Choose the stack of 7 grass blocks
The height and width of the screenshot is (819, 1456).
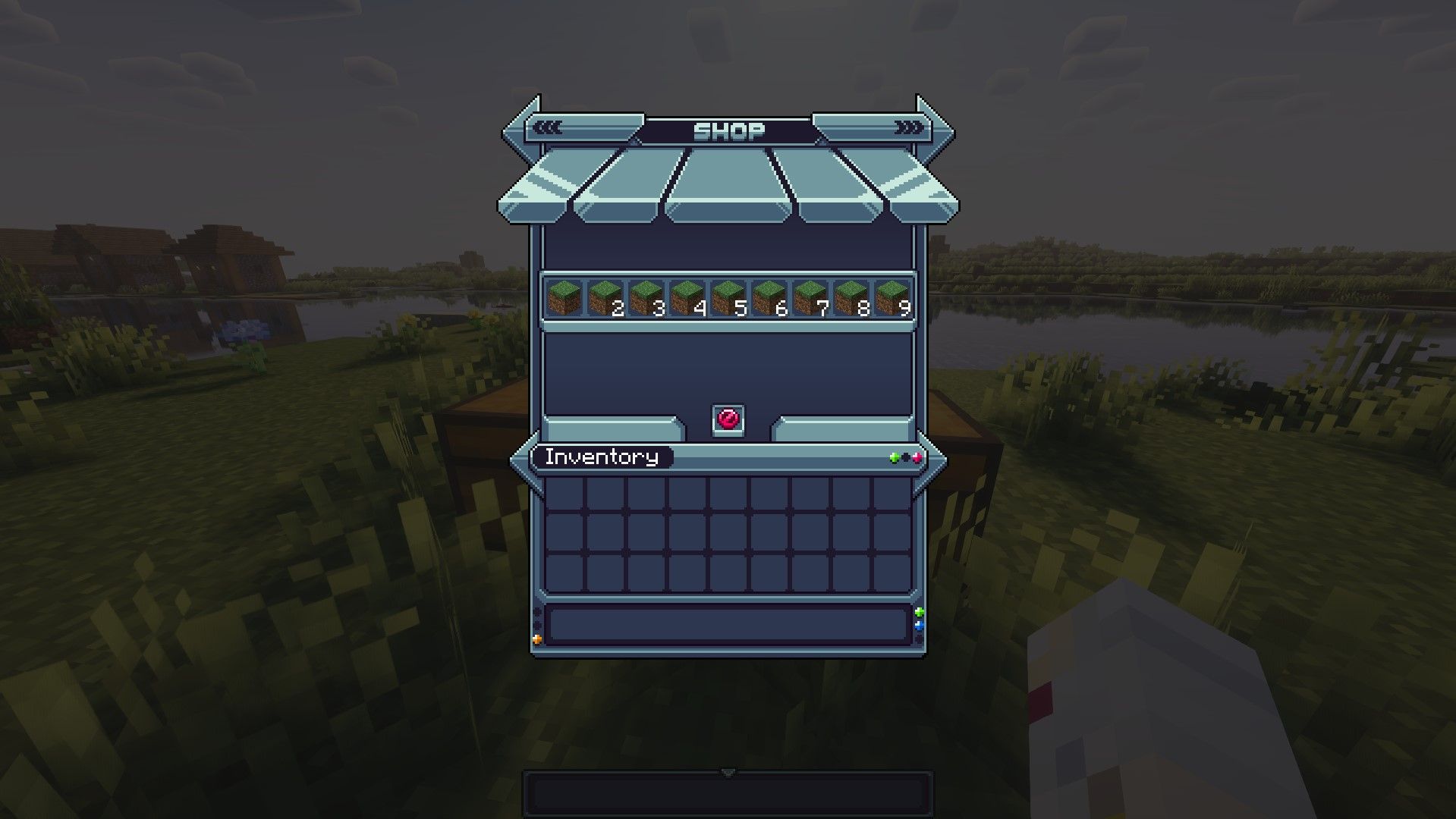(x=811, y=298)
